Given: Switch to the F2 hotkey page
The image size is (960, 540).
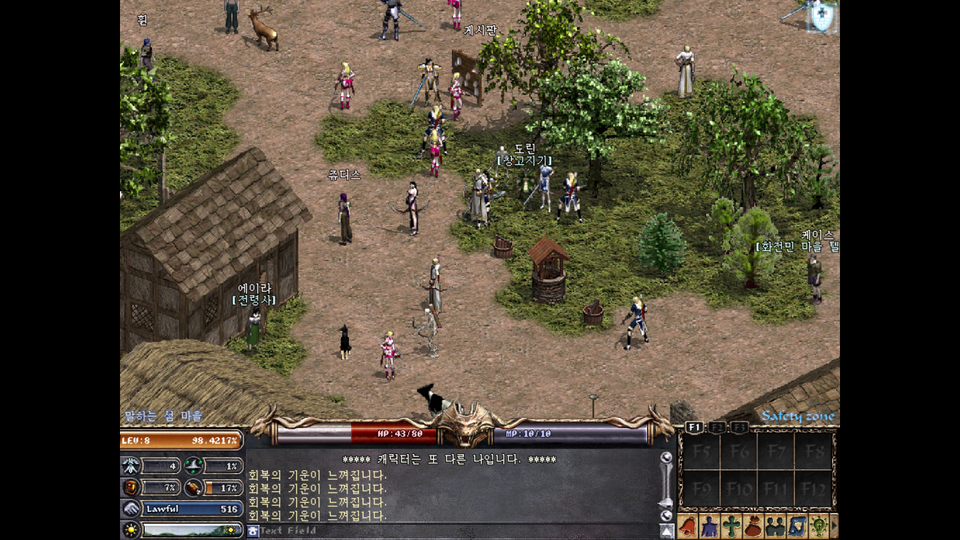Looking at the screenshot, I should [717, 427].
